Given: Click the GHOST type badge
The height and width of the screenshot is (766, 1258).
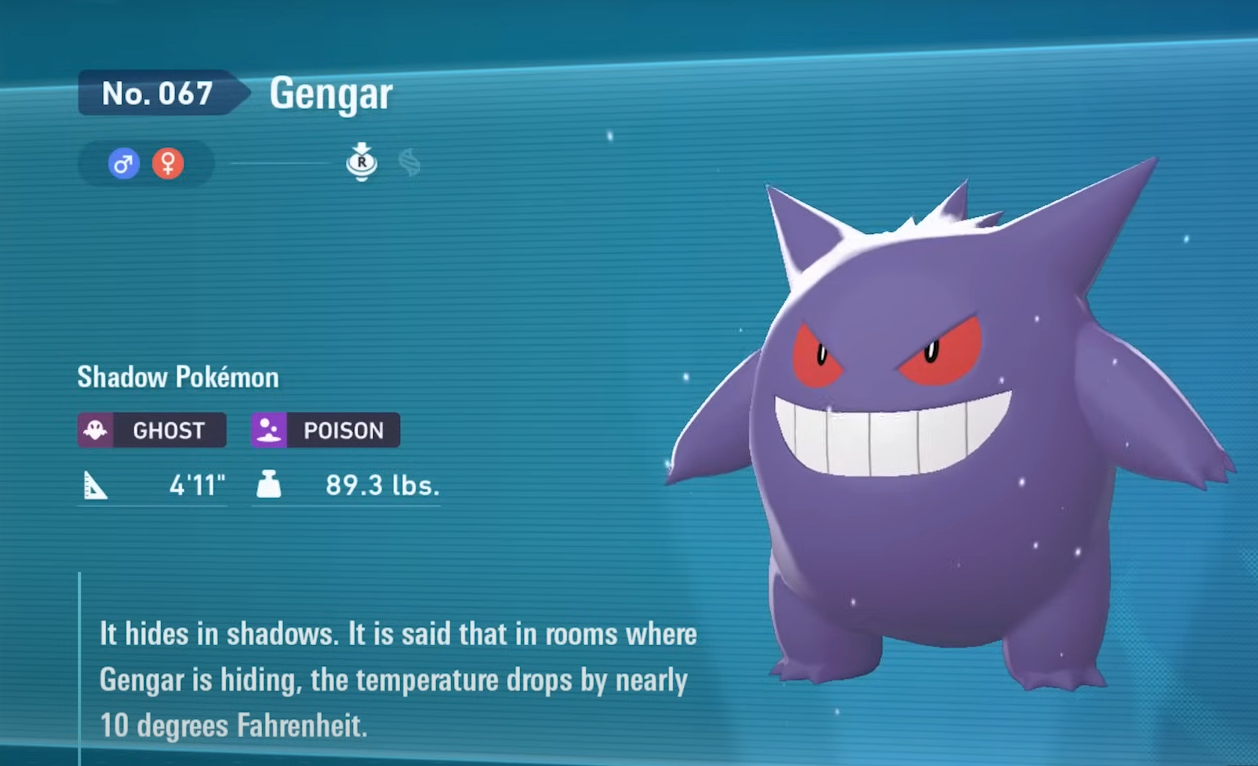Looking at the screenshot, I should [152, 431].
